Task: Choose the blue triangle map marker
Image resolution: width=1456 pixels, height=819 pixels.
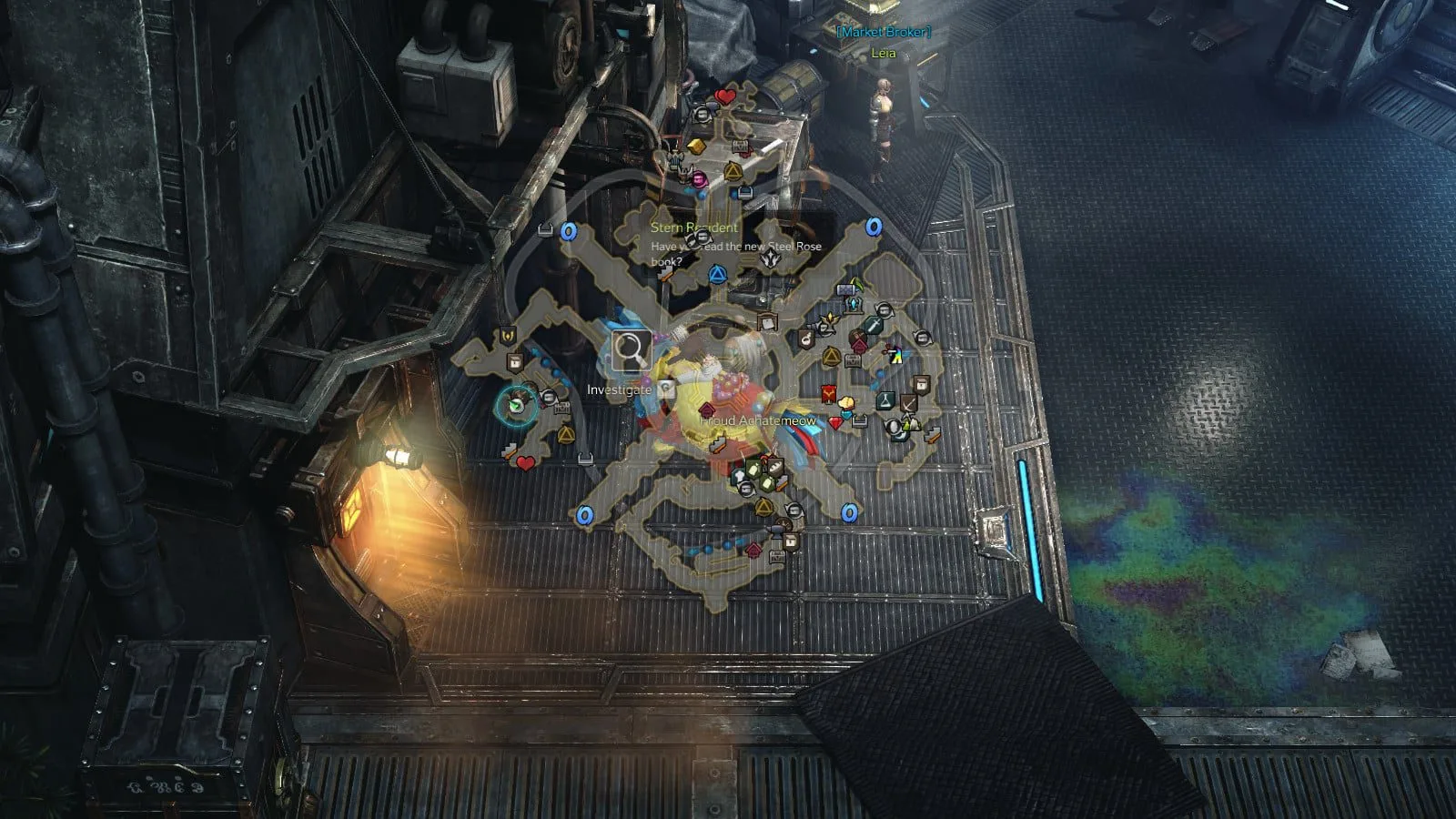Action: [x=718, y=273]
